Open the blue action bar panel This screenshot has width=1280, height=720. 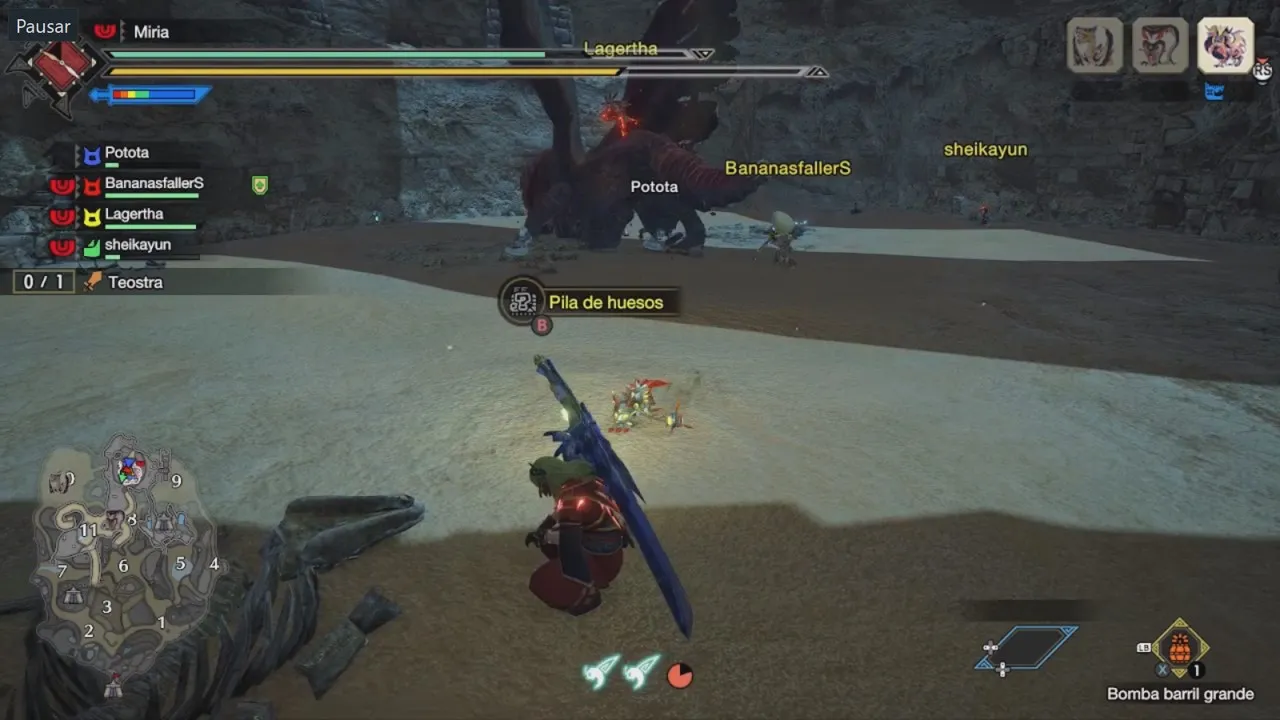point(1026,647)
